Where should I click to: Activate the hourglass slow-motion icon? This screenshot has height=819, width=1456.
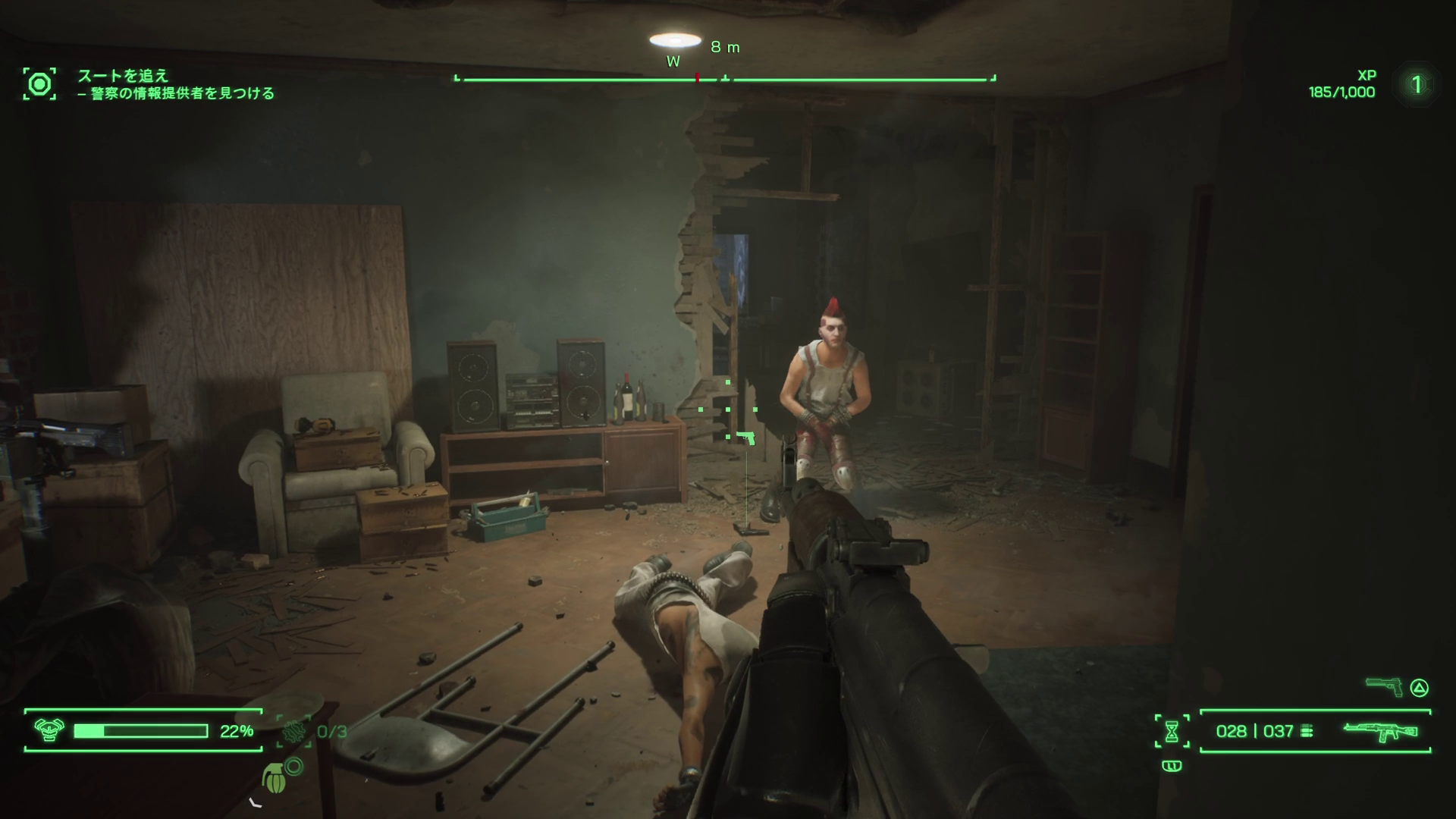click(1172, 731)
